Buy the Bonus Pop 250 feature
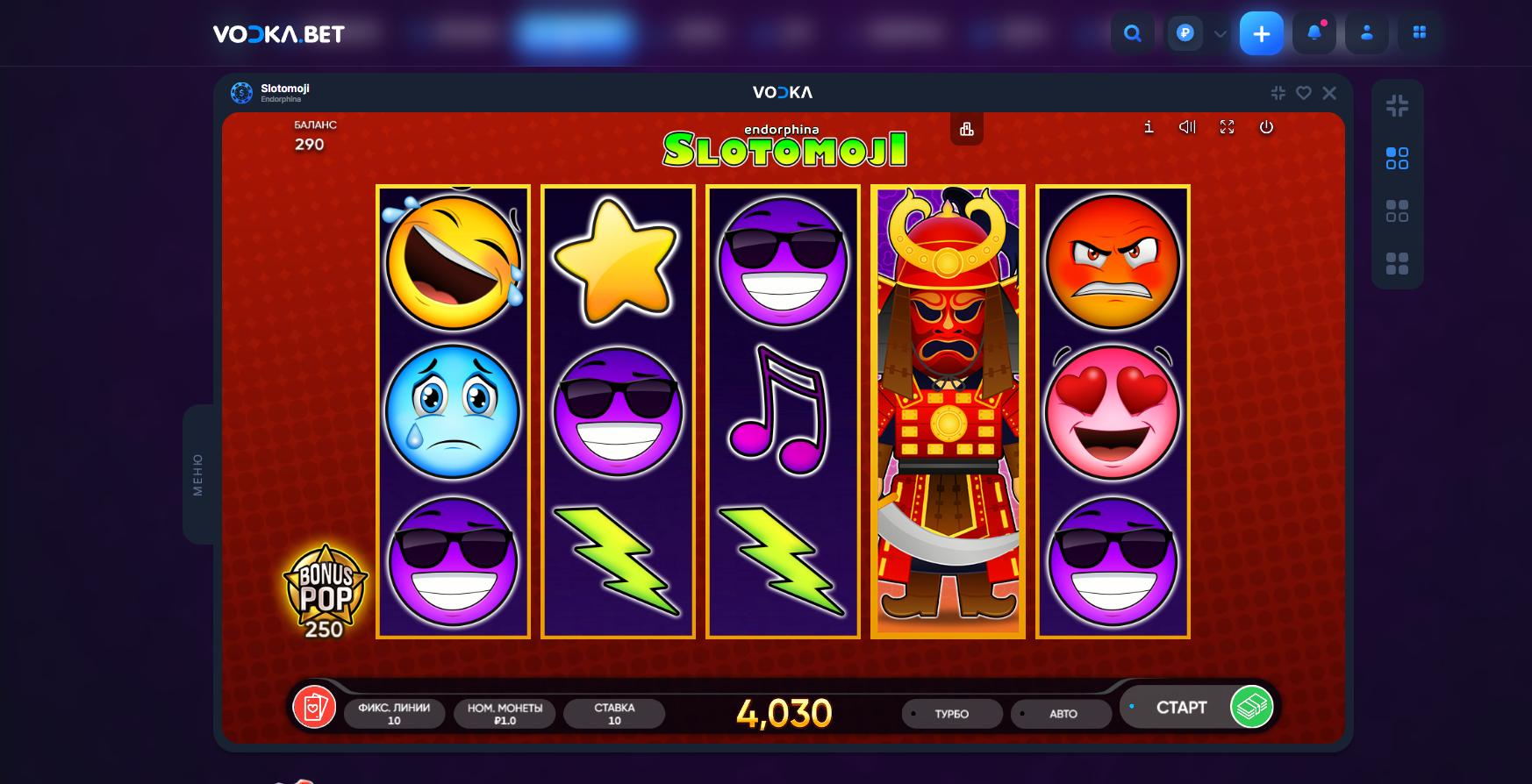 point(325,591)
